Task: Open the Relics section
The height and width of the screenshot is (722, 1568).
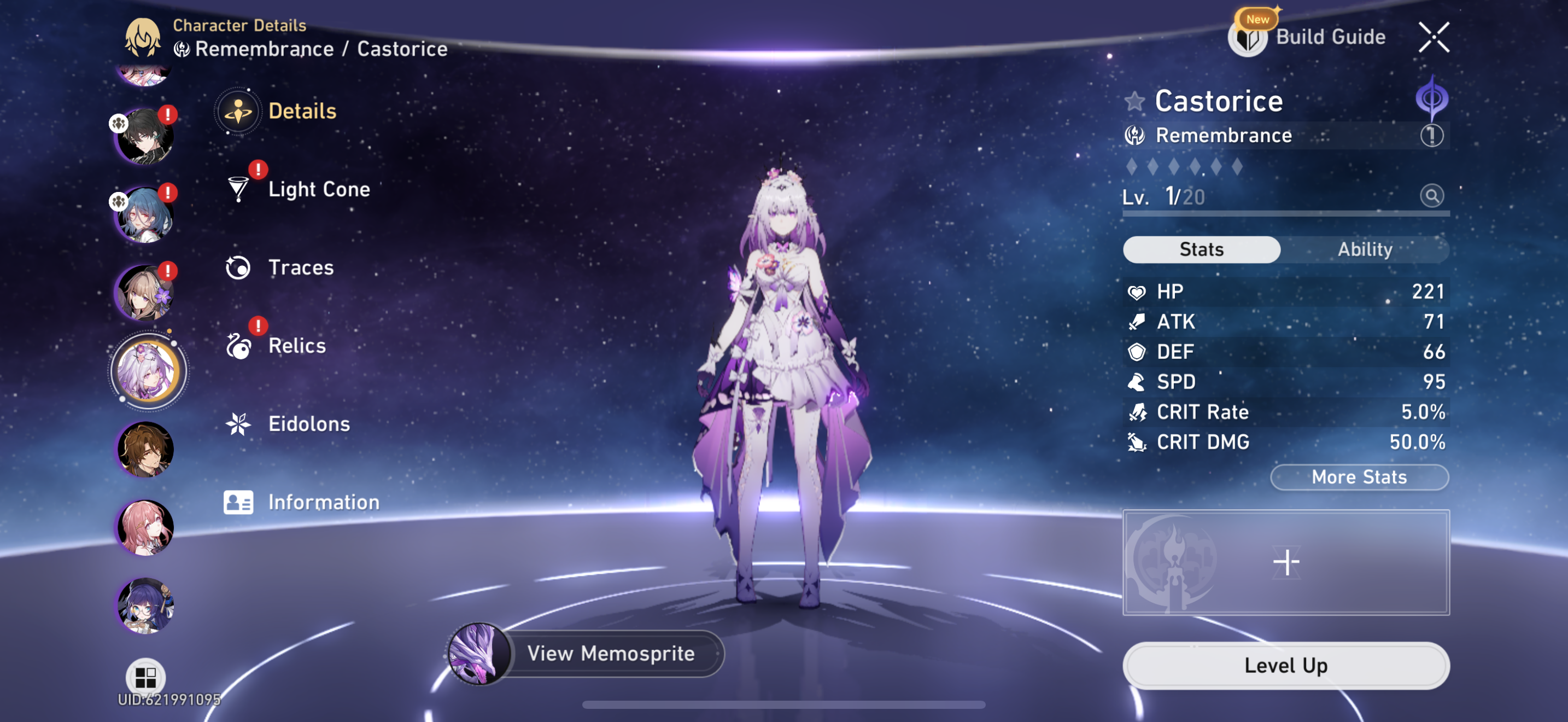Action: point(296,346)
